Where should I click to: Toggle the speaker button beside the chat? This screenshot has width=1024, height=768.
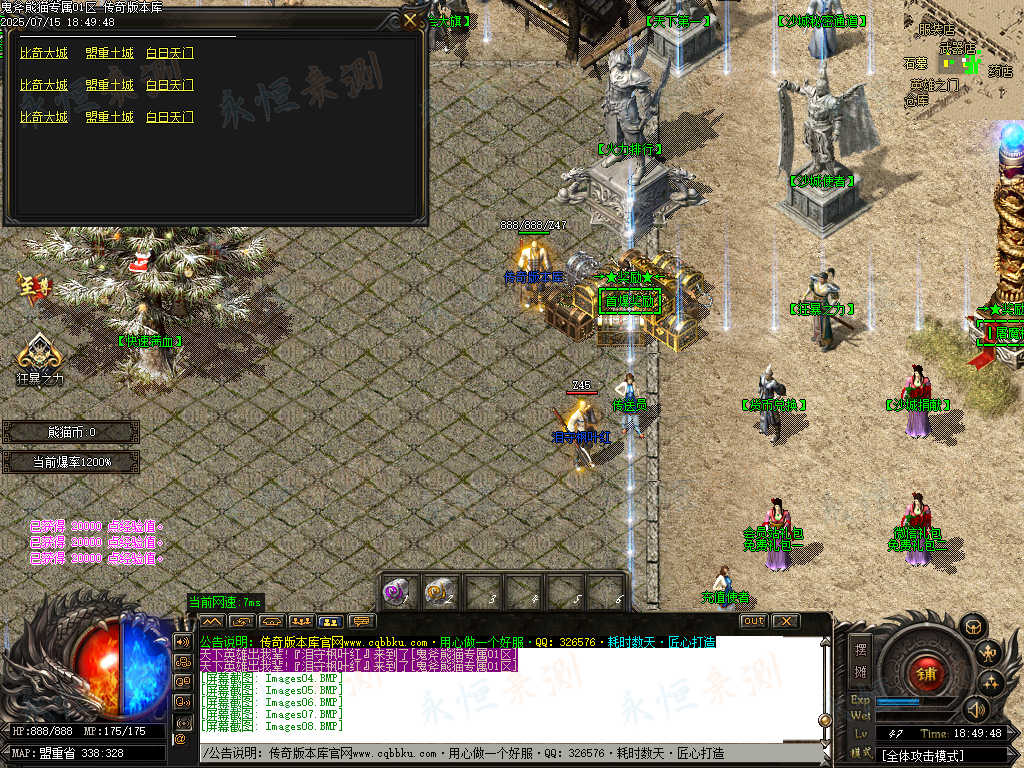point(182,642)
